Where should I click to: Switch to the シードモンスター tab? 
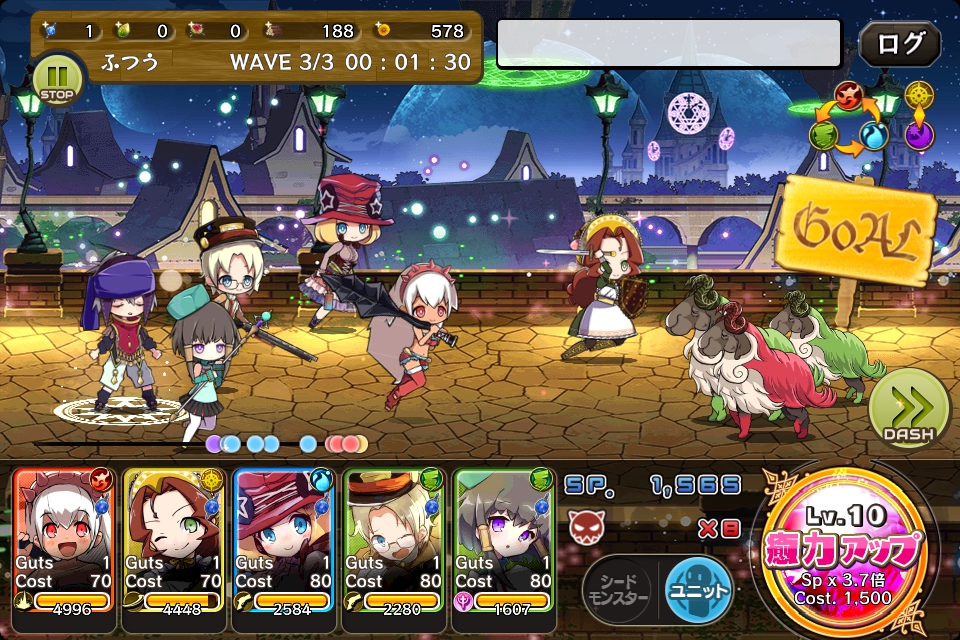point(621,587)
